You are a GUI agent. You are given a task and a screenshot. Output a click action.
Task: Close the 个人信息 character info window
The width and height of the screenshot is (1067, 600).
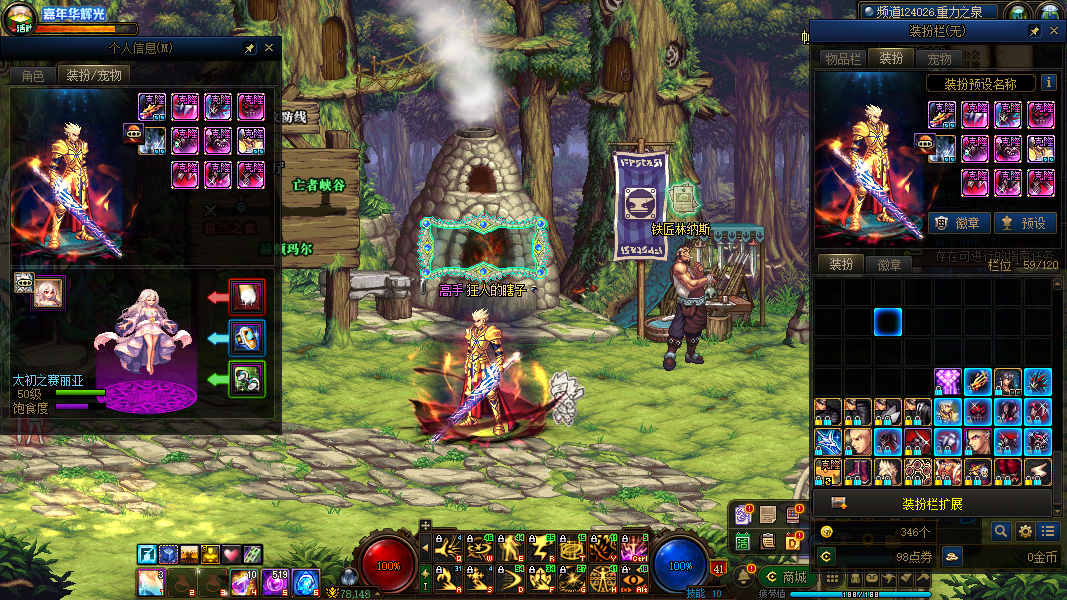coord(268,48)
